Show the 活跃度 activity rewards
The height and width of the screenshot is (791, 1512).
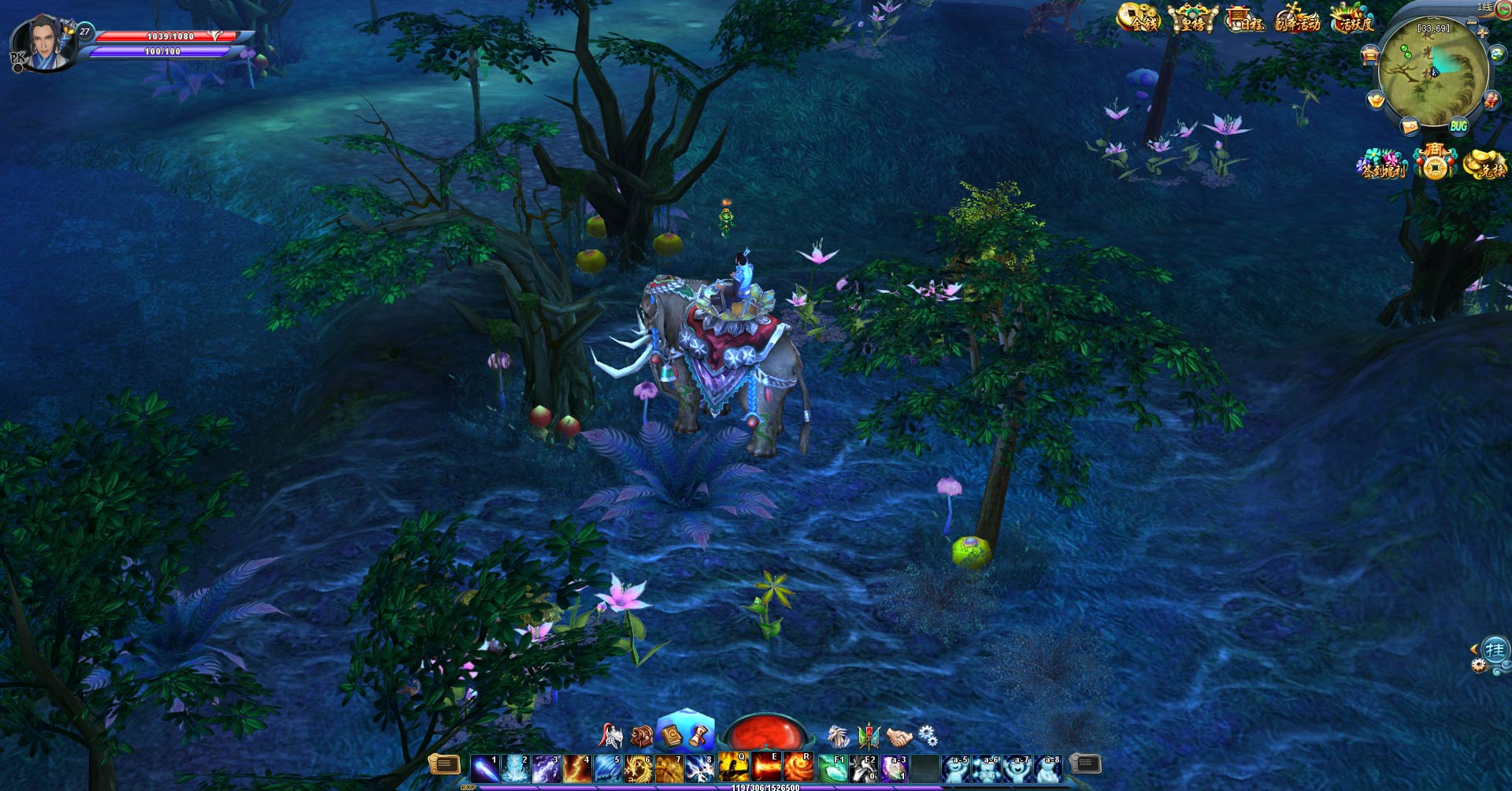coord(1351,18)
